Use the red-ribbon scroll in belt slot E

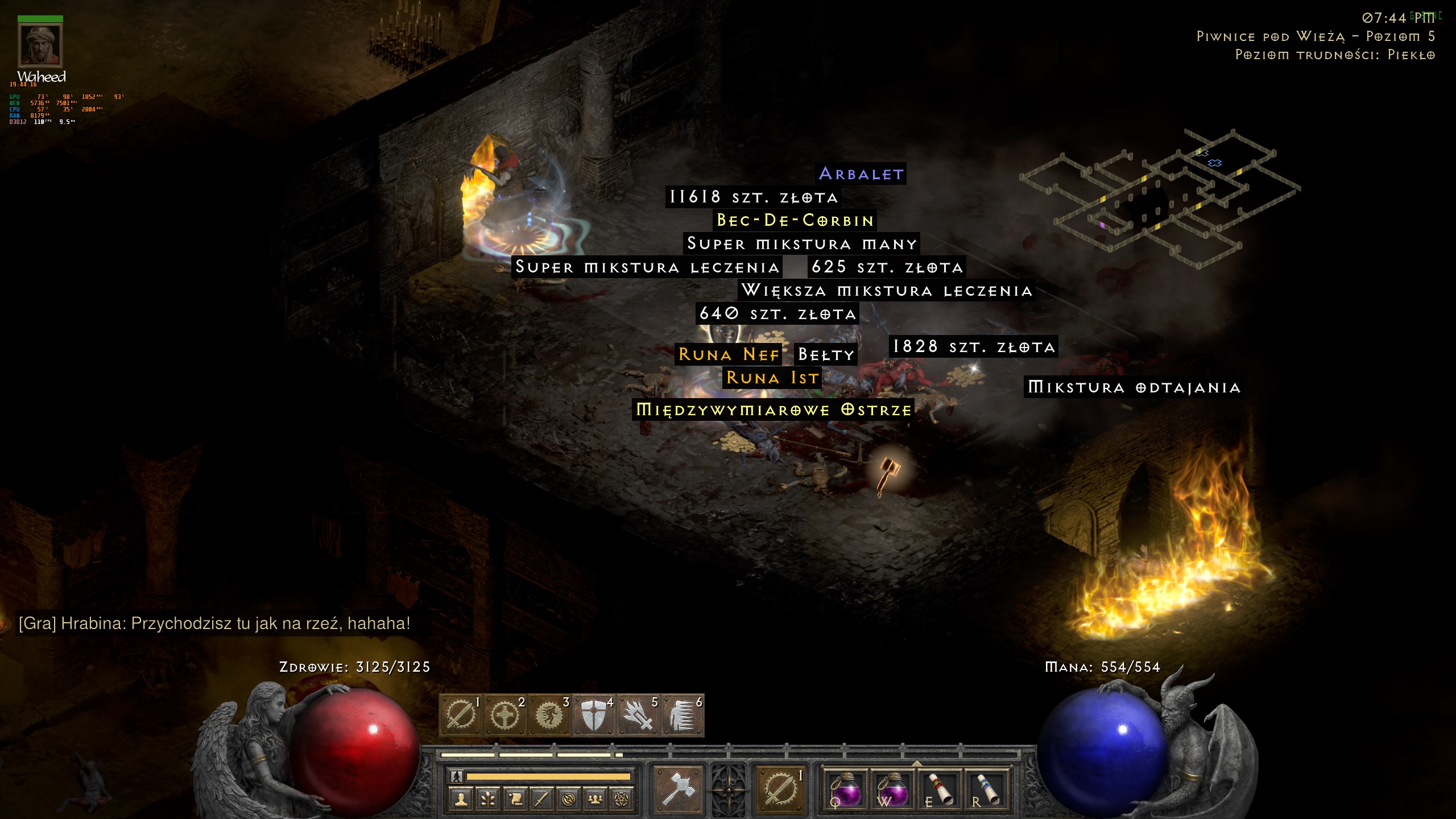938,789
